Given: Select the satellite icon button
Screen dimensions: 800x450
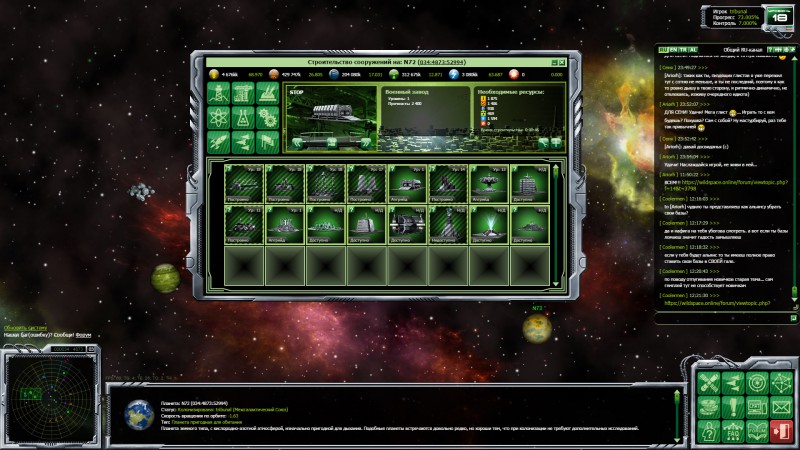Looking at the screenshot, I should (x=708, y=384).
